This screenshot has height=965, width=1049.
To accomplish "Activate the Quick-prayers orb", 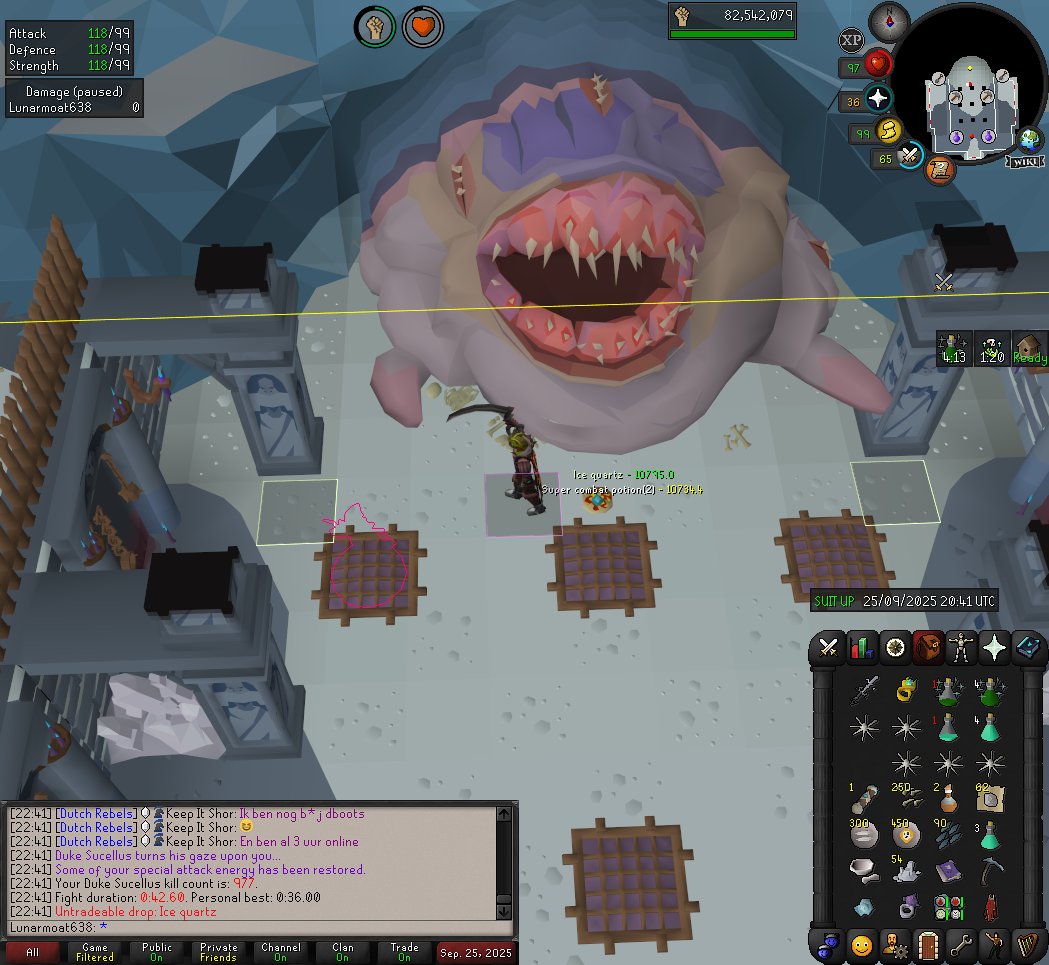I will [877, 98].
